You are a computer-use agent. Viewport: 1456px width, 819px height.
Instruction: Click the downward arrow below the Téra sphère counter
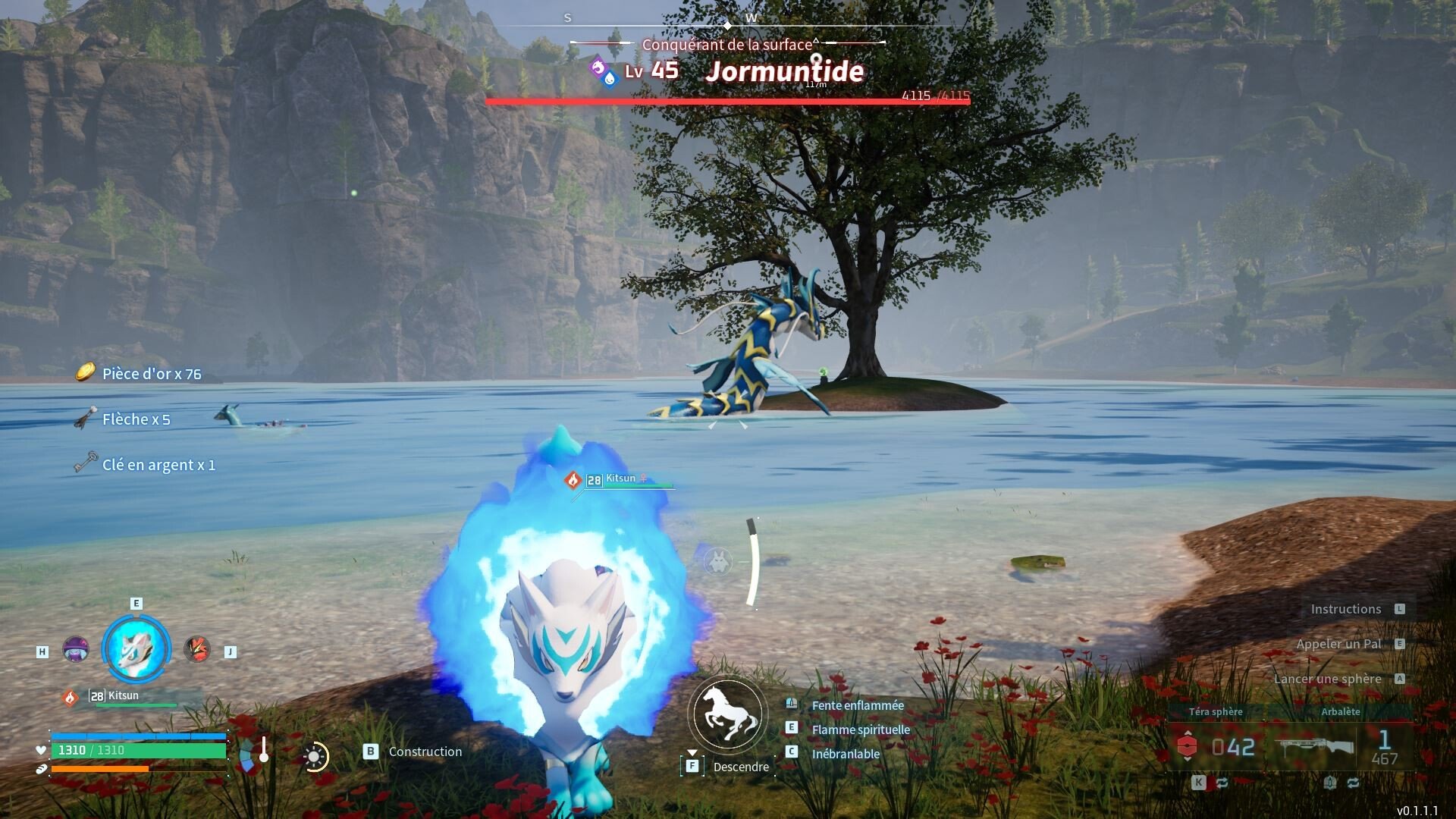1188,760
